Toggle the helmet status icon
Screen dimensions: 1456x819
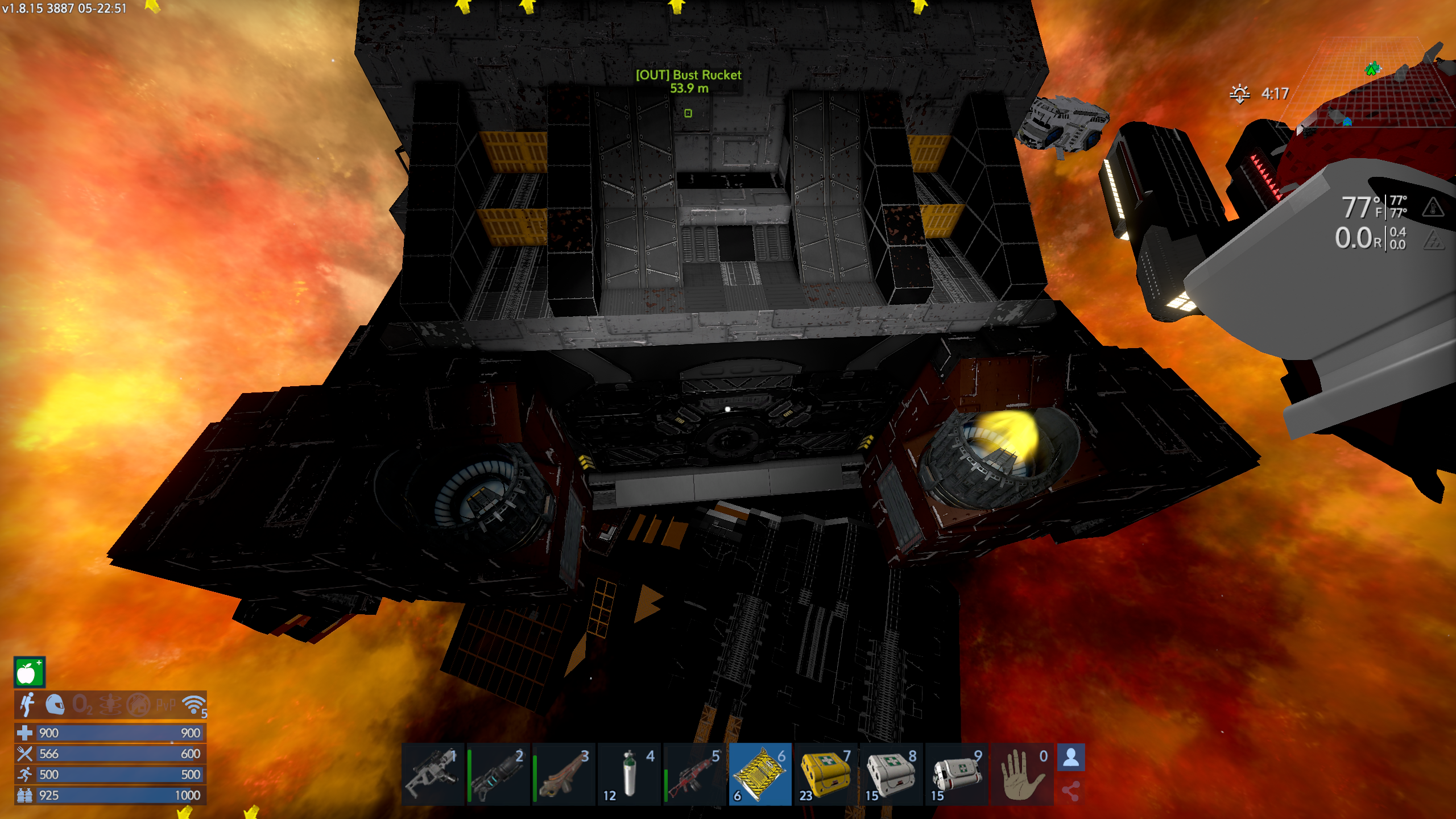pyautogui.click(x=55, y=705)
